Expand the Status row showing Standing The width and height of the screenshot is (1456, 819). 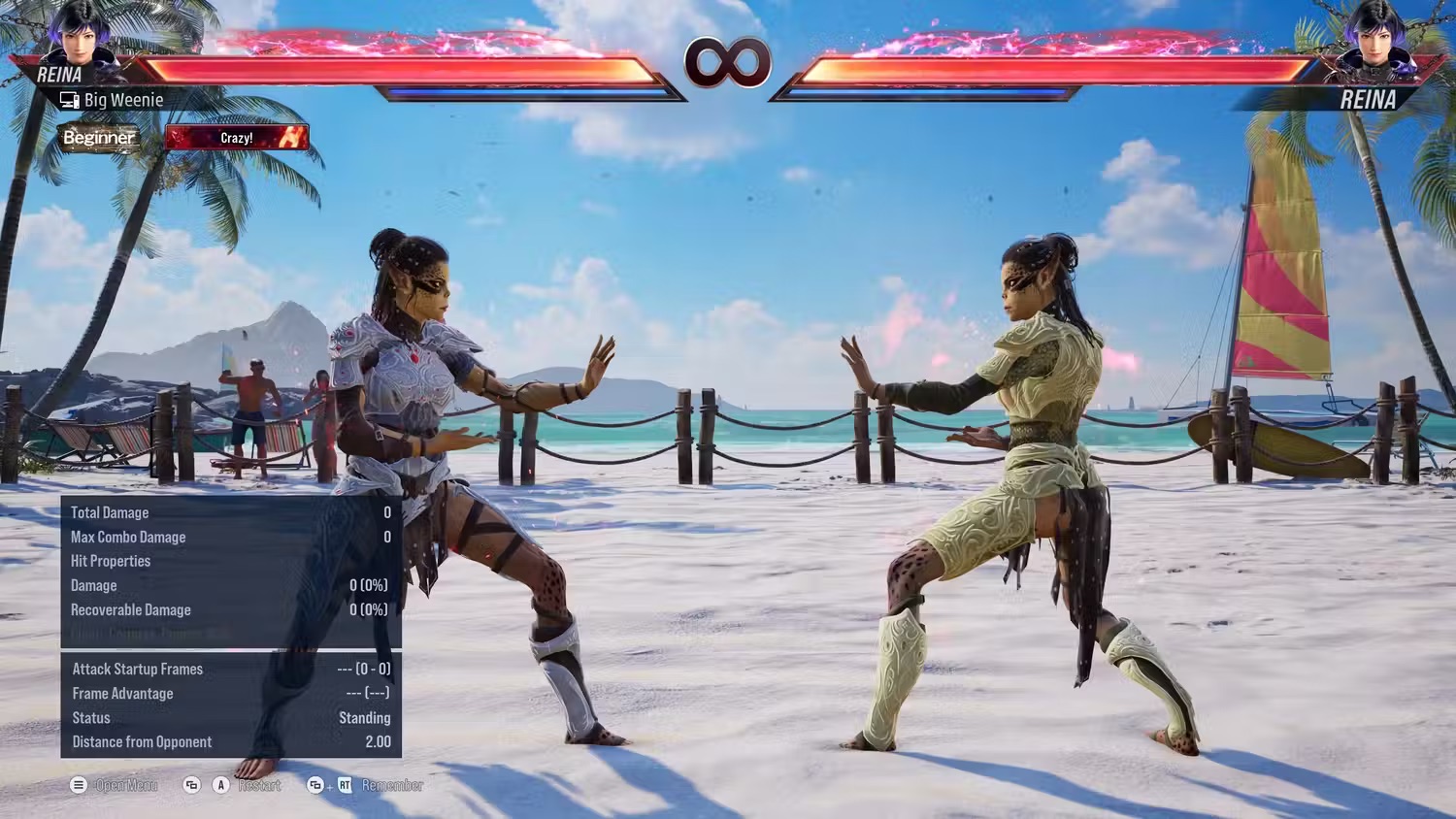[x=90, y=718]
